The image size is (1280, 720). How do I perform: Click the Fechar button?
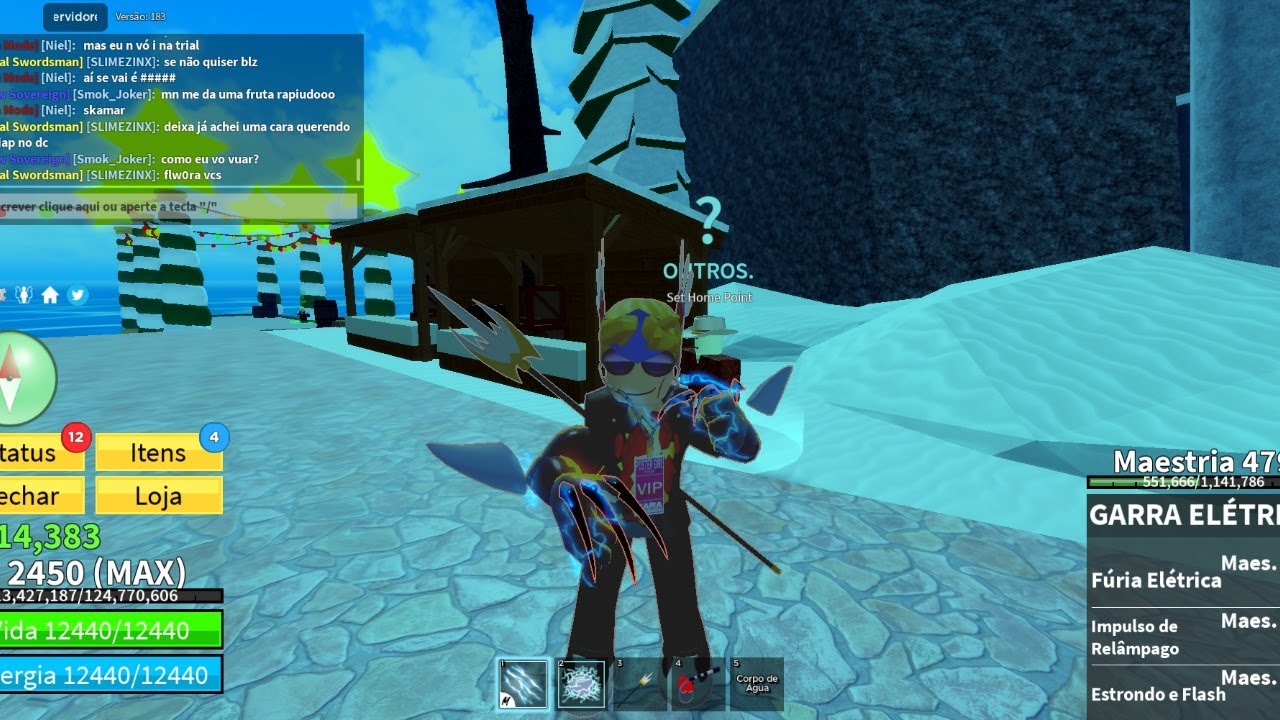(36, 496)
